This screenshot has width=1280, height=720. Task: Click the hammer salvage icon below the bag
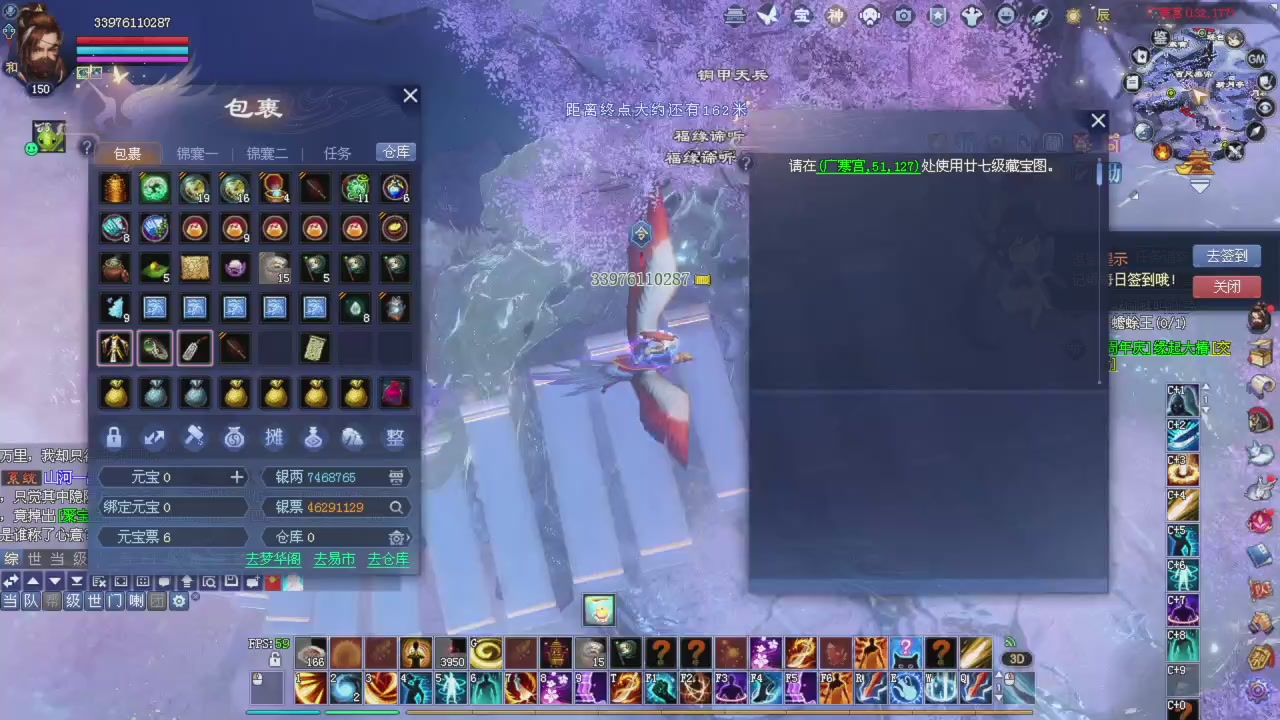pyautogui.click(x=195, y=437)
